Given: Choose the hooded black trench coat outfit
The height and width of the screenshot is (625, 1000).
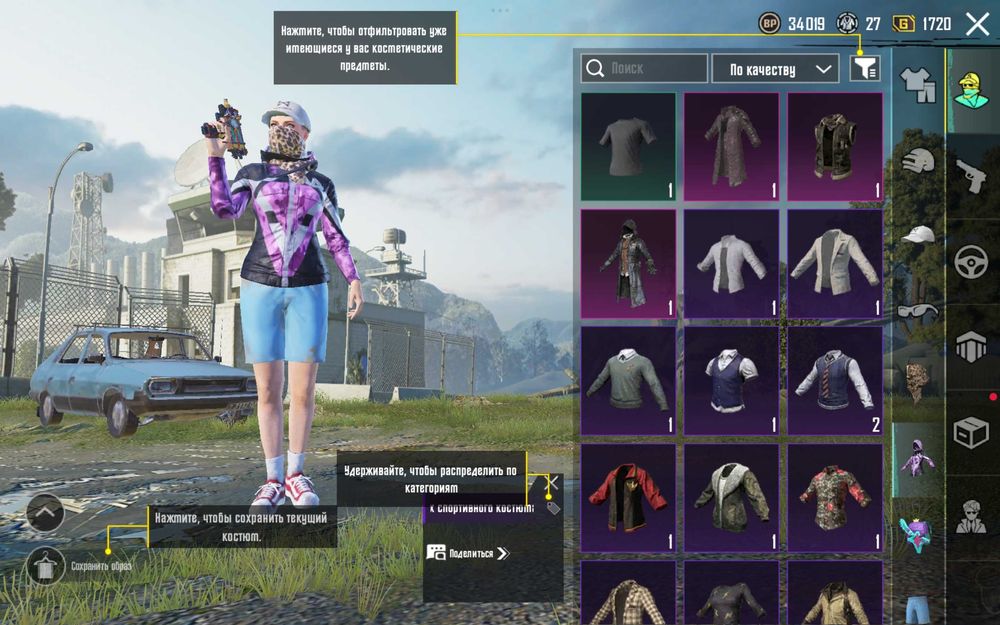Looking at the screenshot, I should 628,263.
